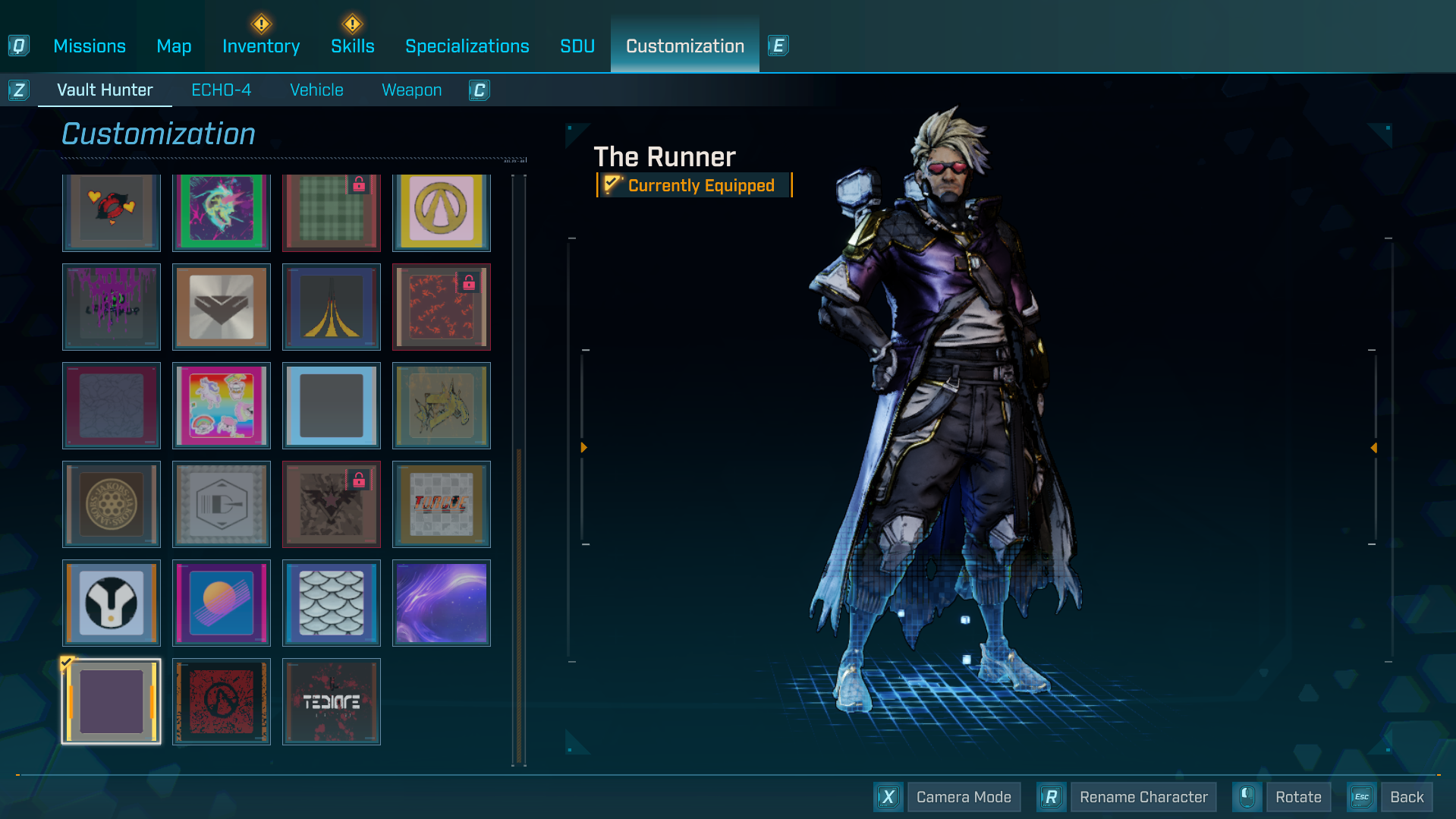Select the locked green plaid skin
Screen dimensions: 1456x819
pos(332,211)
